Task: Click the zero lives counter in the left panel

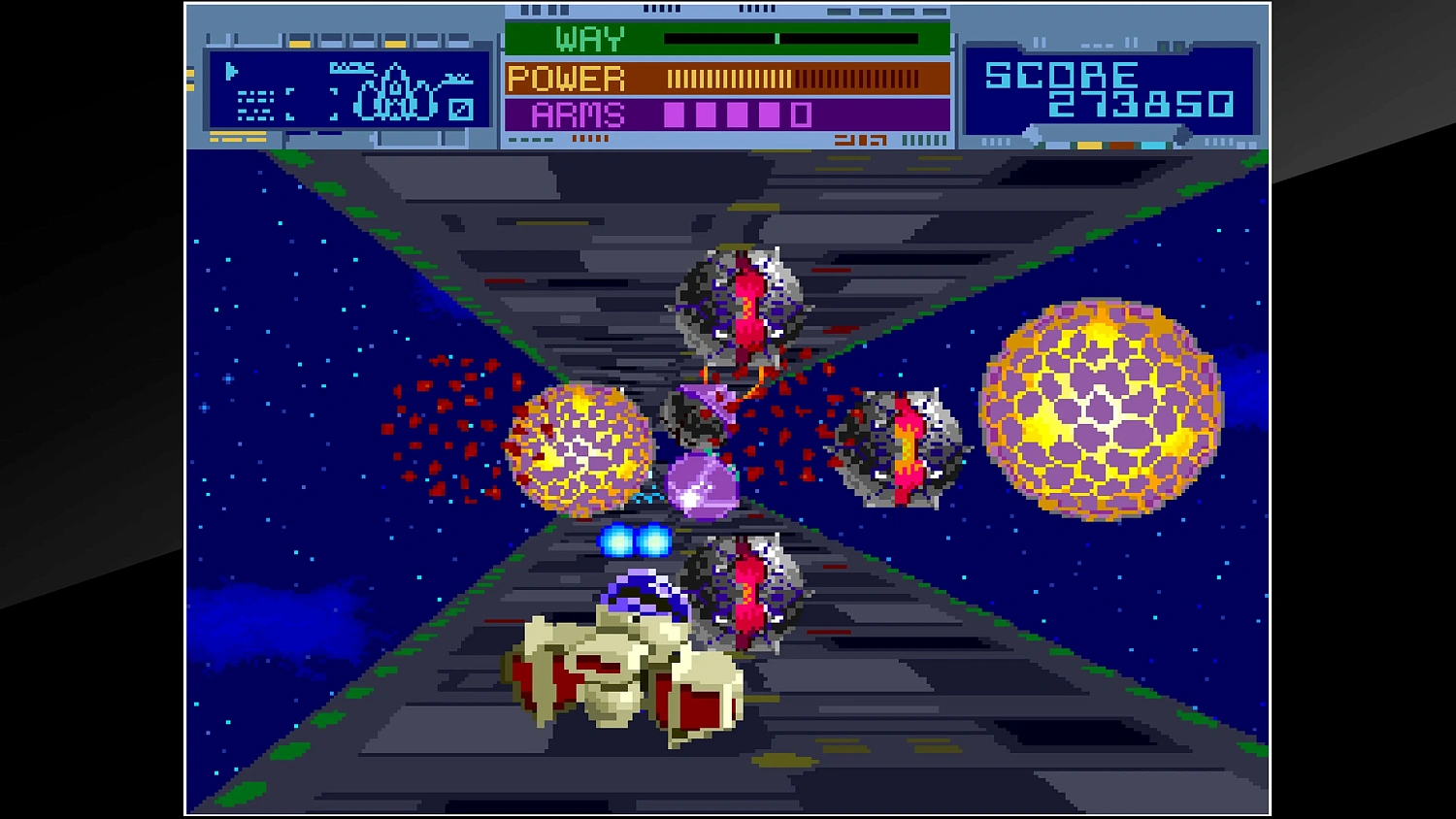Action: coord(461,110)
